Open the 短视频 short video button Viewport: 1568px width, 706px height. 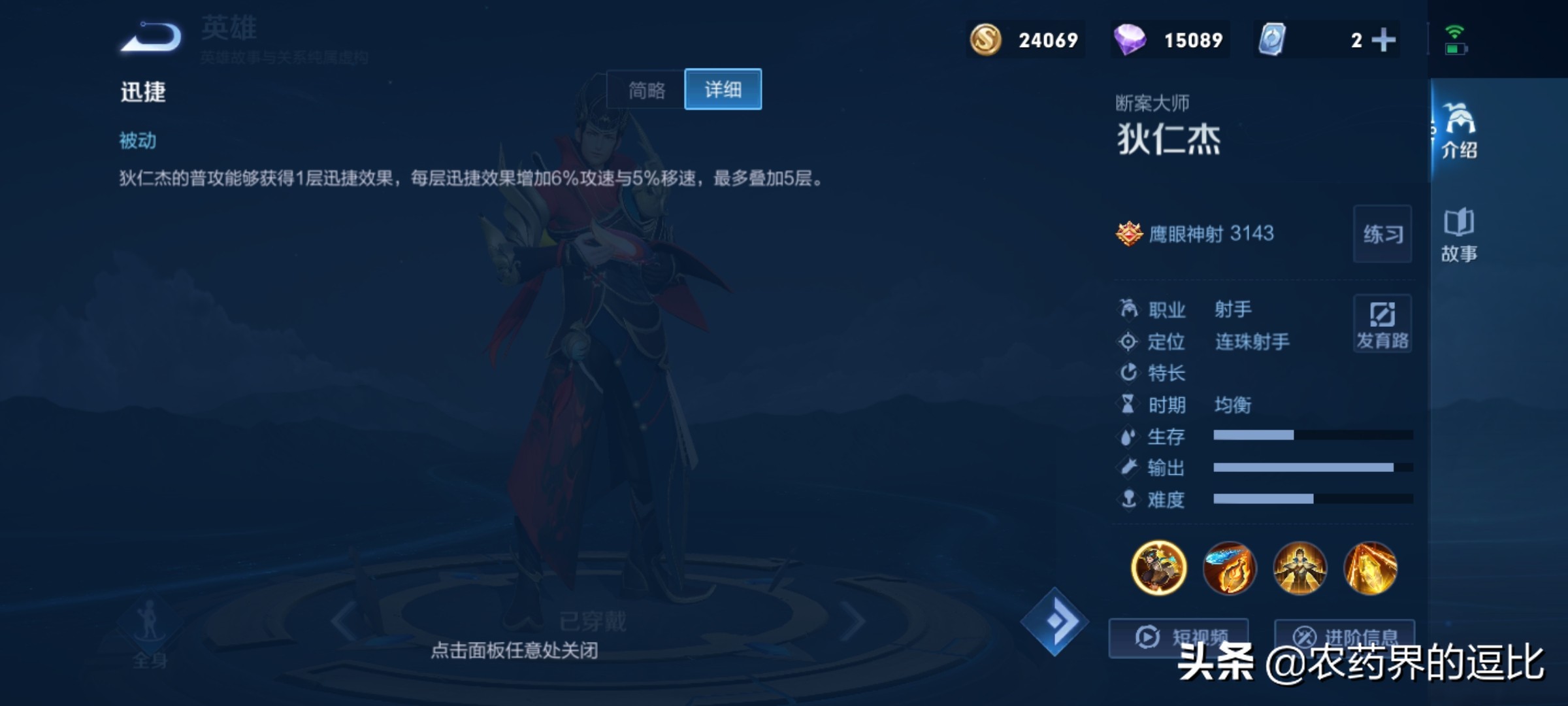tap(1179, 637)
